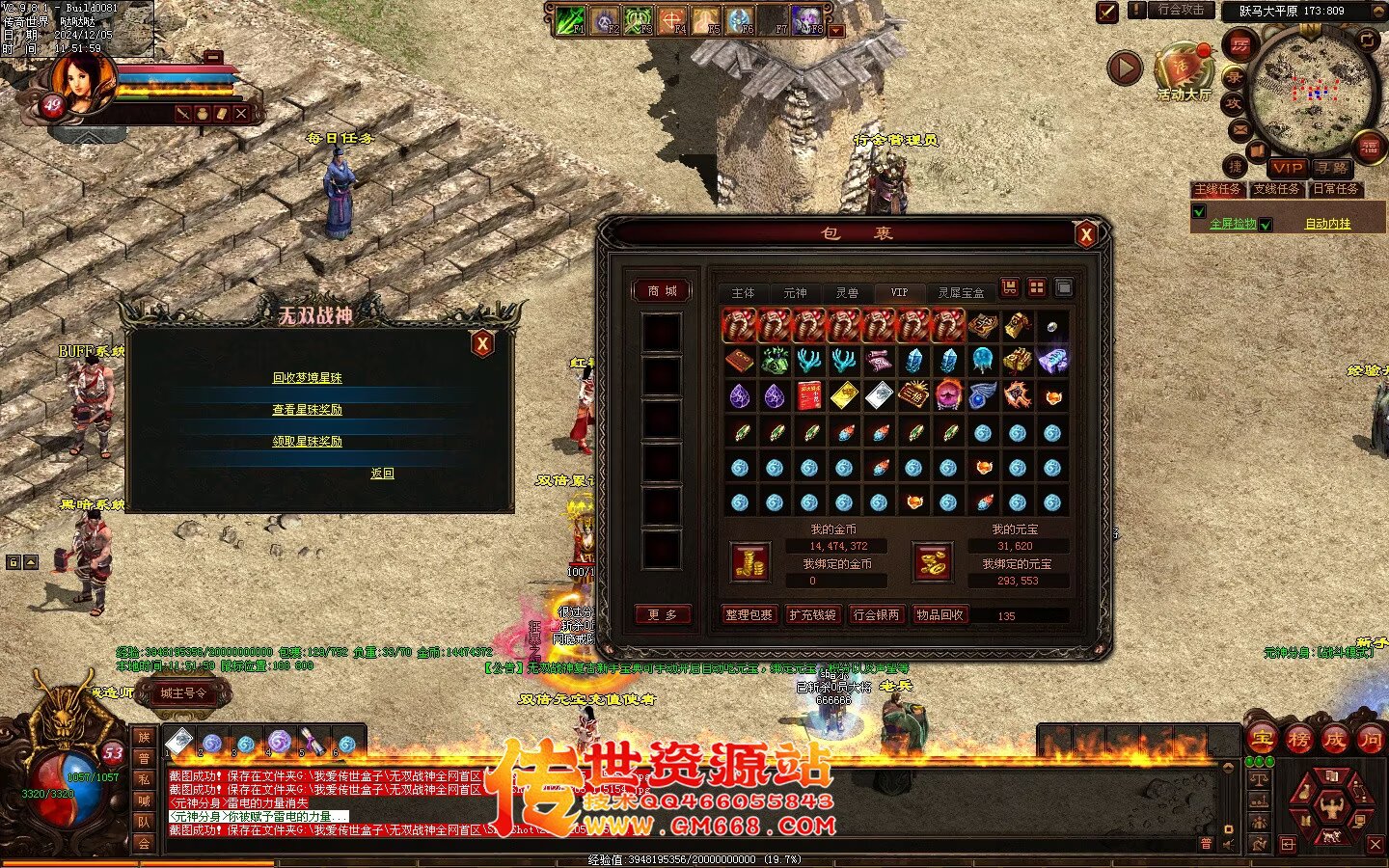Screen dimensions: 1389x868
Task: Click the 扩充钱袋 button
Action: coord(812,614)
